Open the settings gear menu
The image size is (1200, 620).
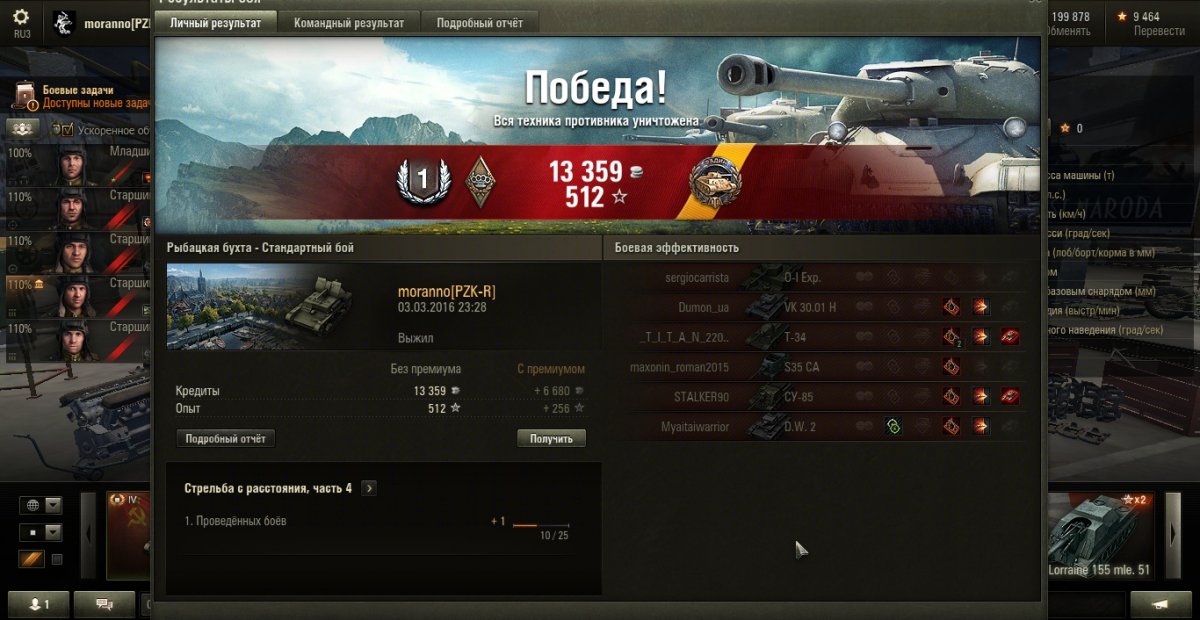(21, 17)
